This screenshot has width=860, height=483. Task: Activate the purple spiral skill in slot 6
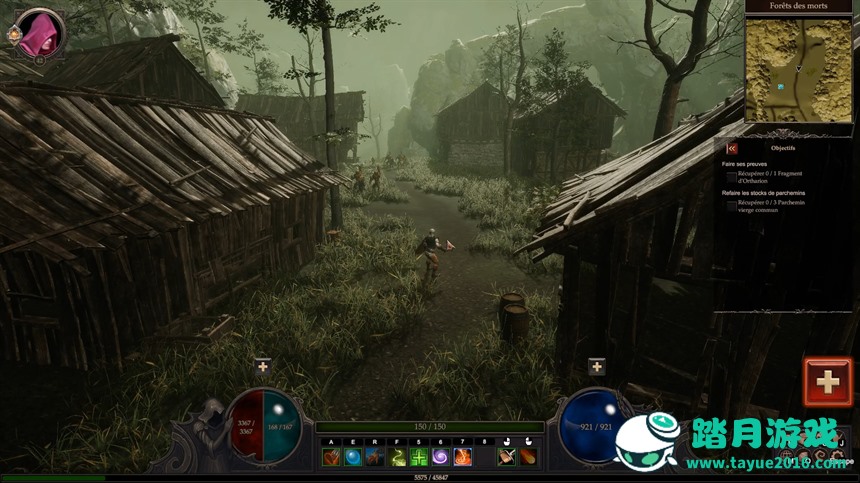pos(441,457)
